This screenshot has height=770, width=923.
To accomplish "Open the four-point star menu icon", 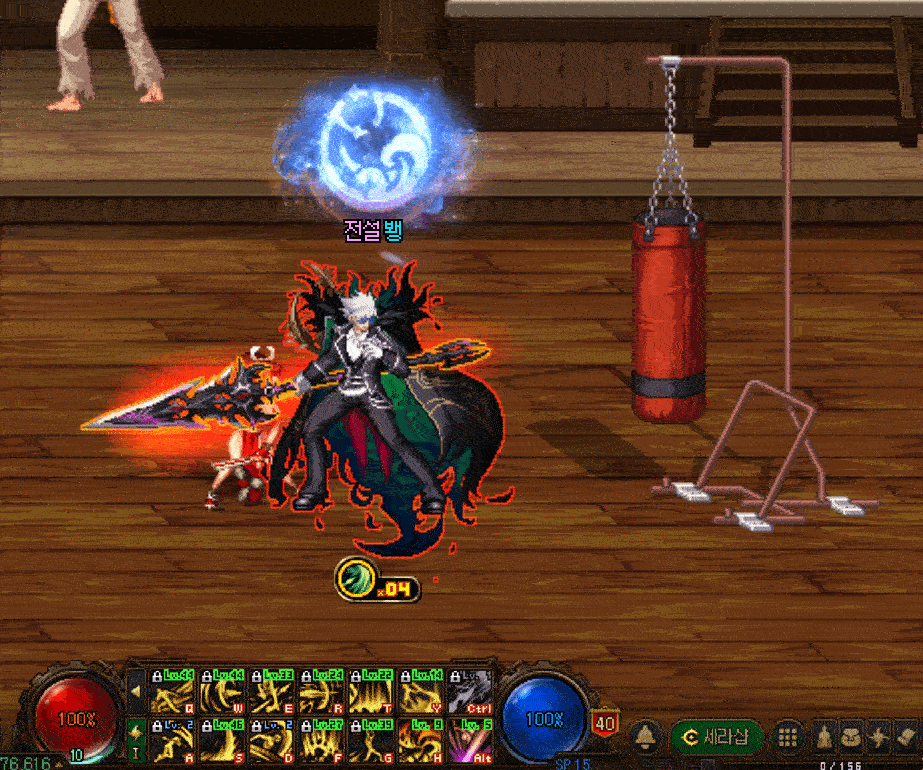I will coord(878,738).
